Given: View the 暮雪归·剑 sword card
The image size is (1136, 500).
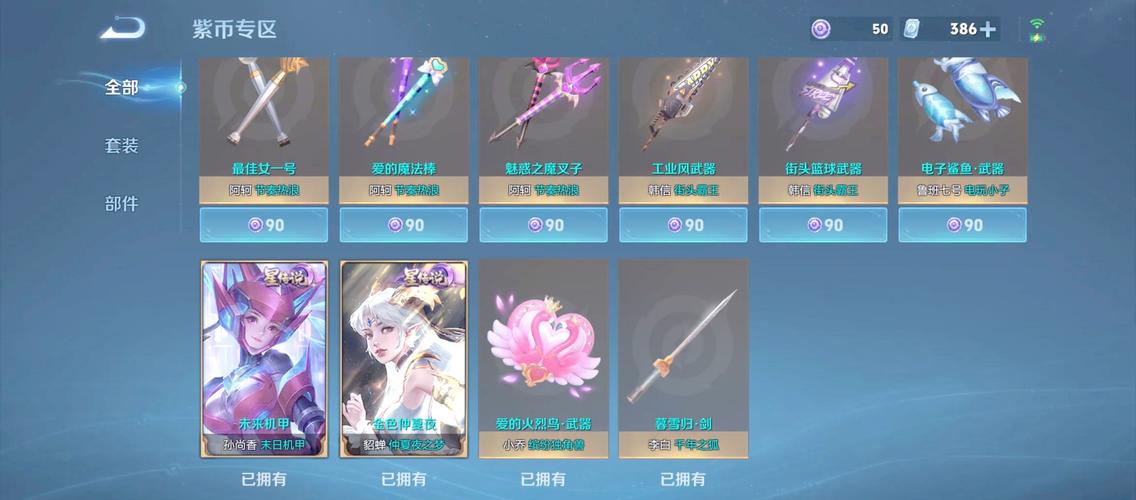Looking at the screenshot, I should [683, 358].
